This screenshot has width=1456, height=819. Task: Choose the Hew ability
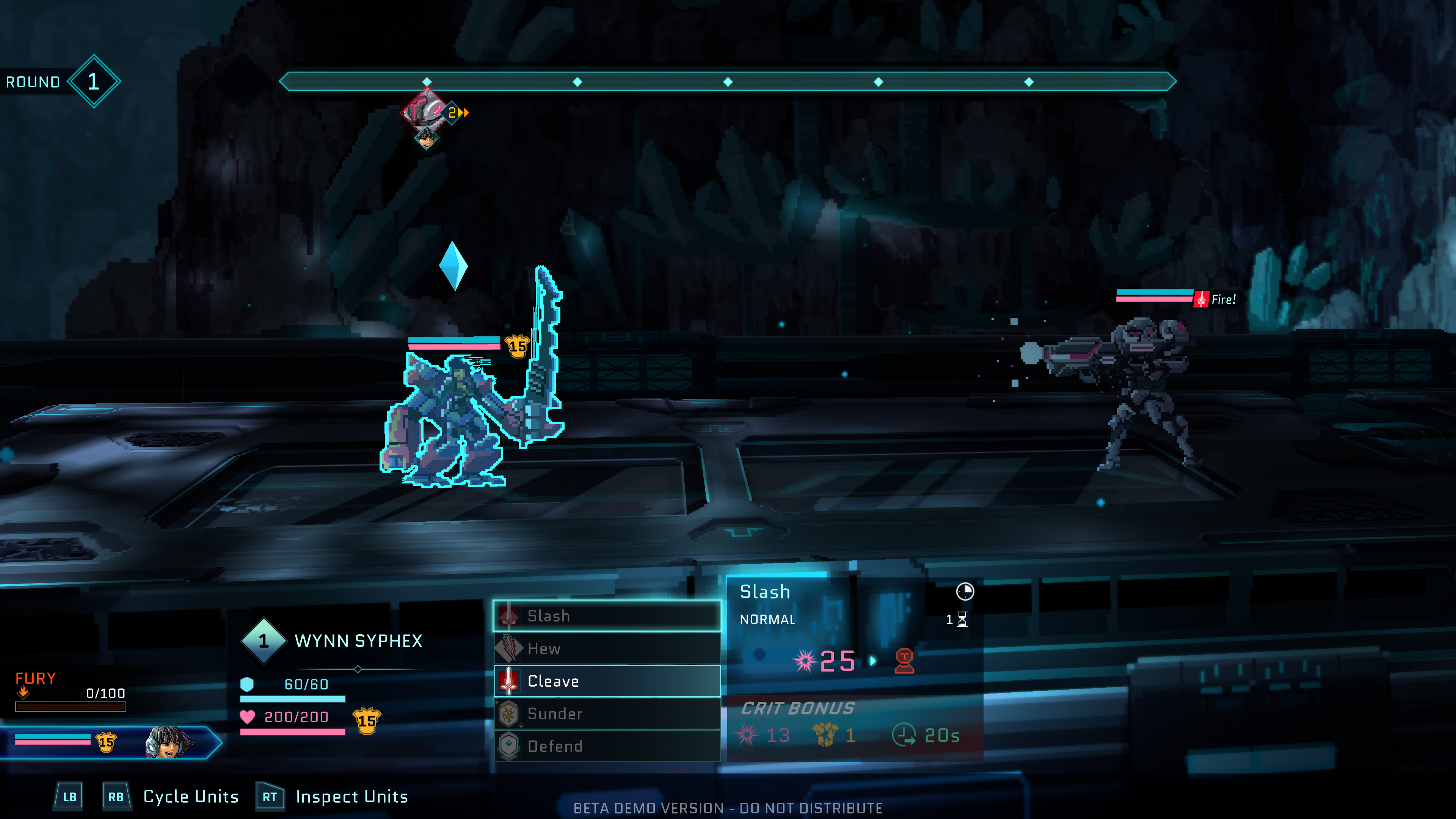607,648
